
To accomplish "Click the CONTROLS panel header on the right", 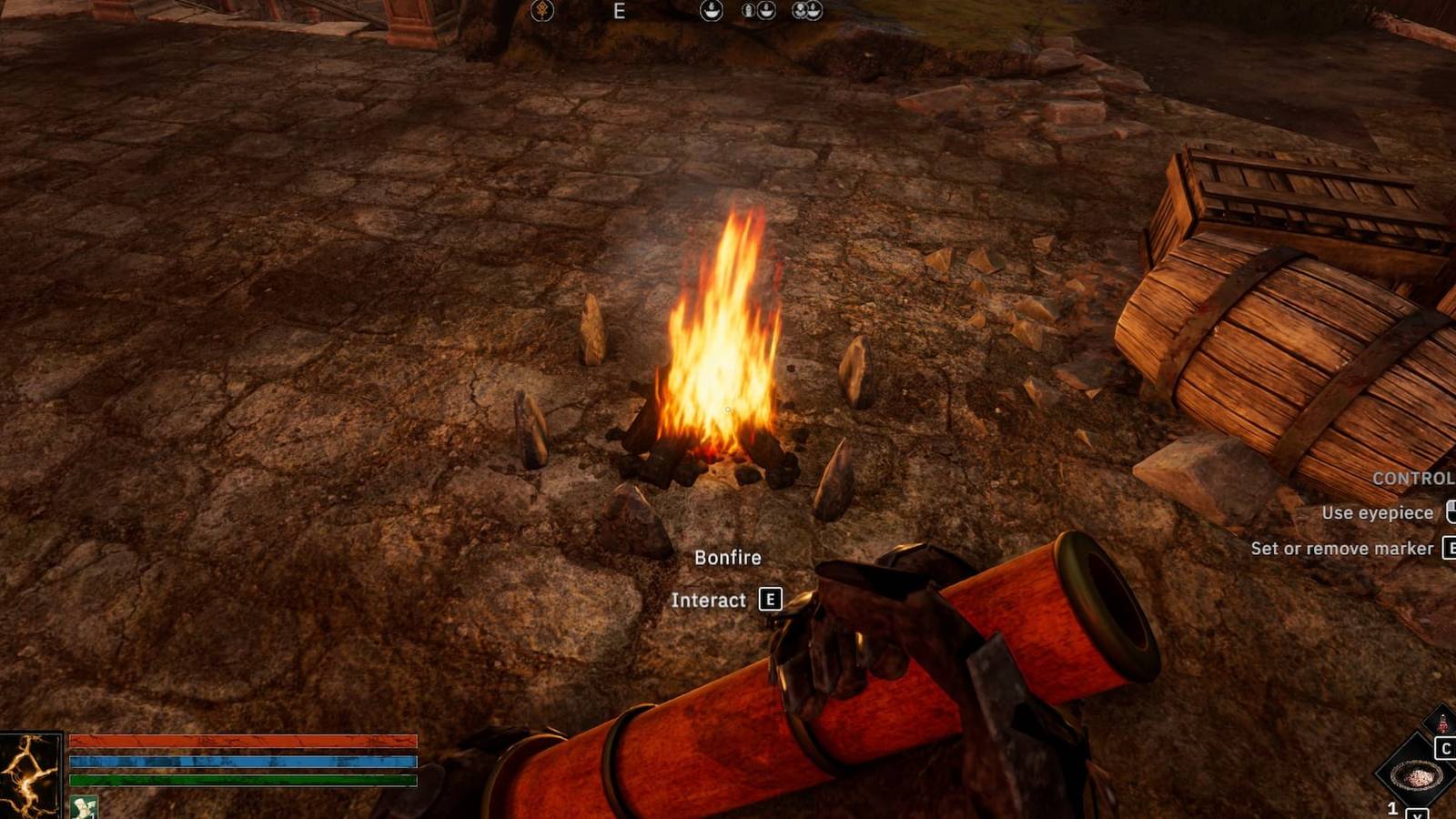I will click(x=1415, y=476).
